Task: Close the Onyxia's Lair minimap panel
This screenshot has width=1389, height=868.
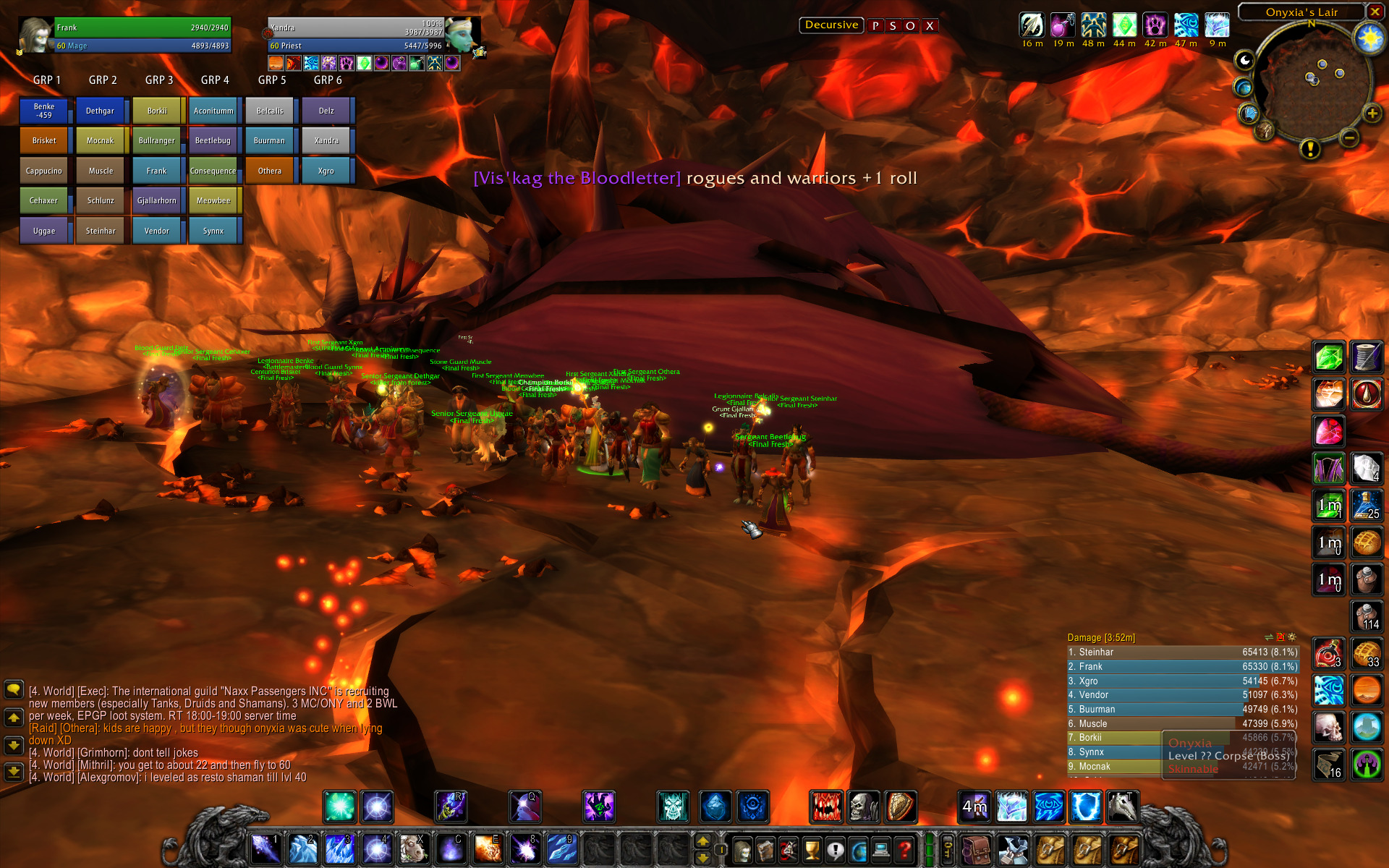Action: tap(1375, 12)
